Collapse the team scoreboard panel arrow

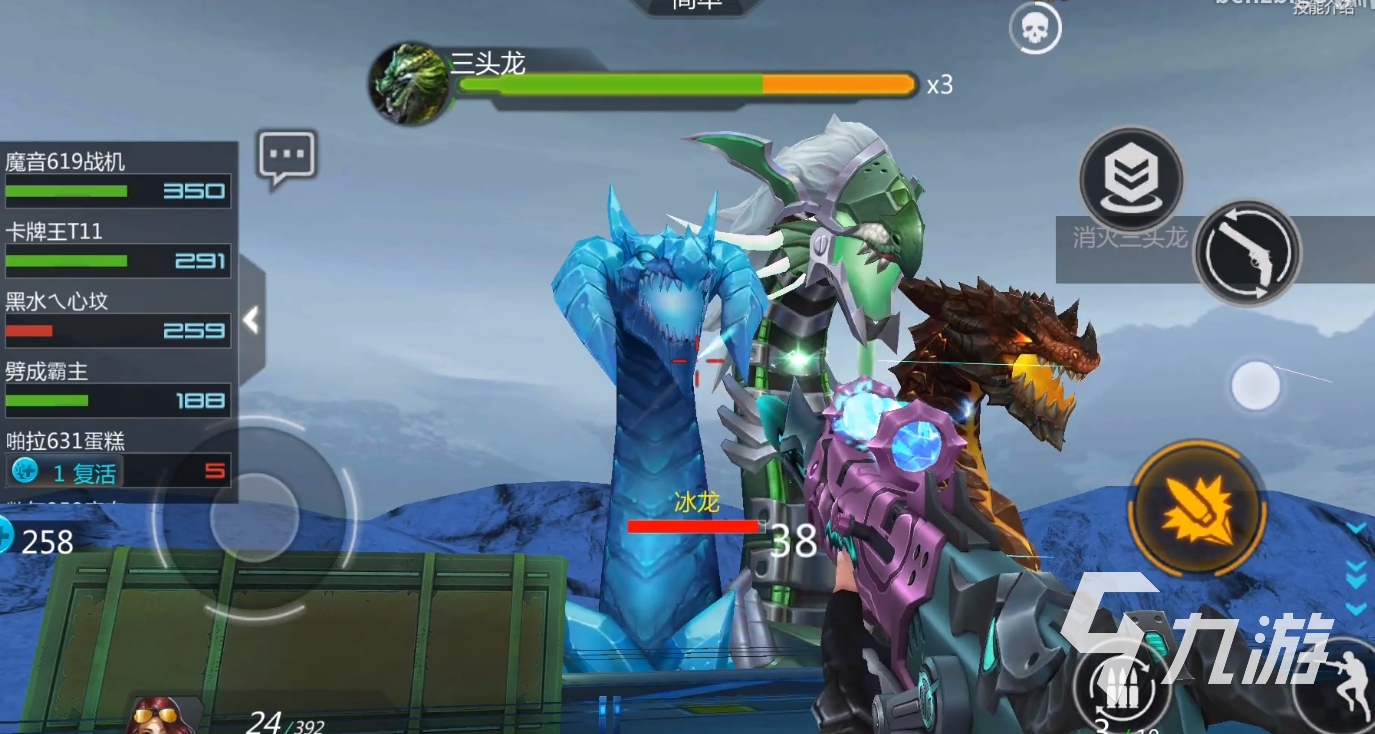(x=251, y=321)
